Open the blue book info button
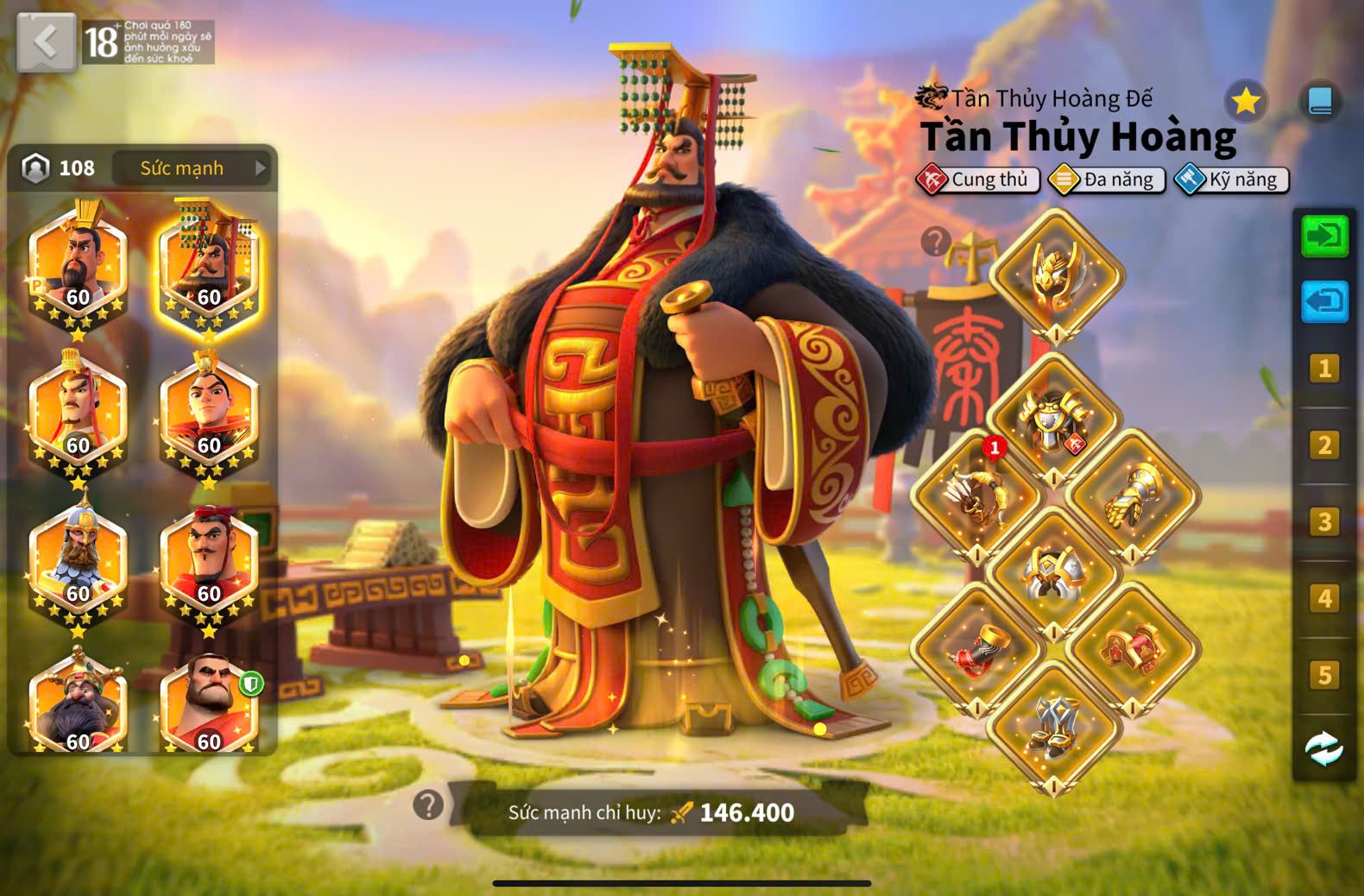 [1320, 102]
